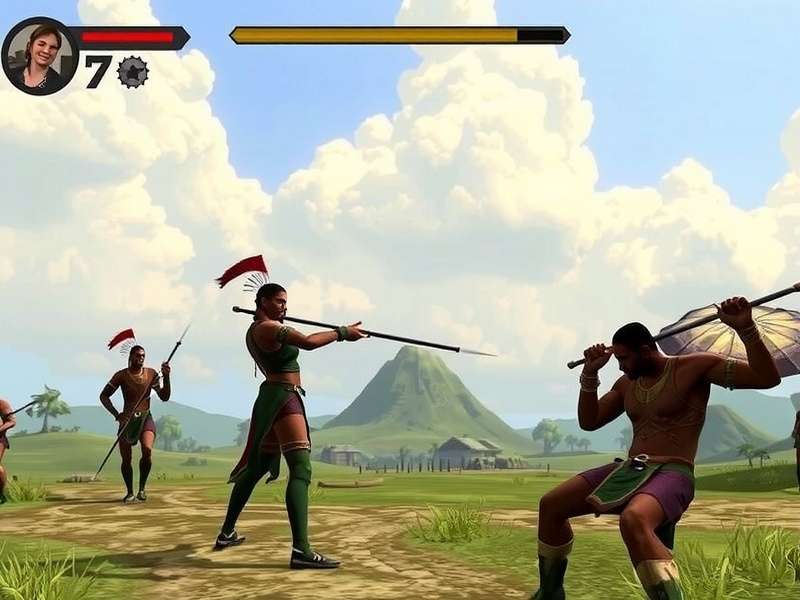This screenshot has width=800, height=600.
Task: Open the gear icon beside the number 7
Action: click(132, 72)
